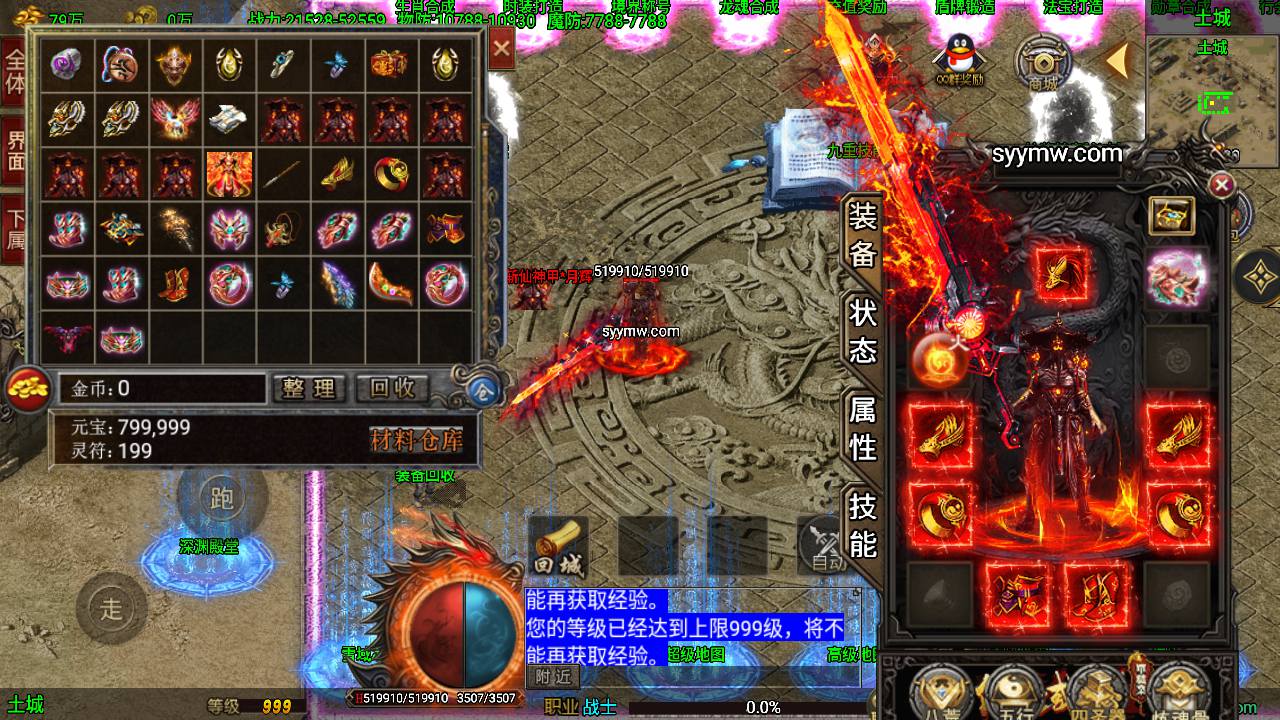Click the 回收 recycle button

pos(392,388)
